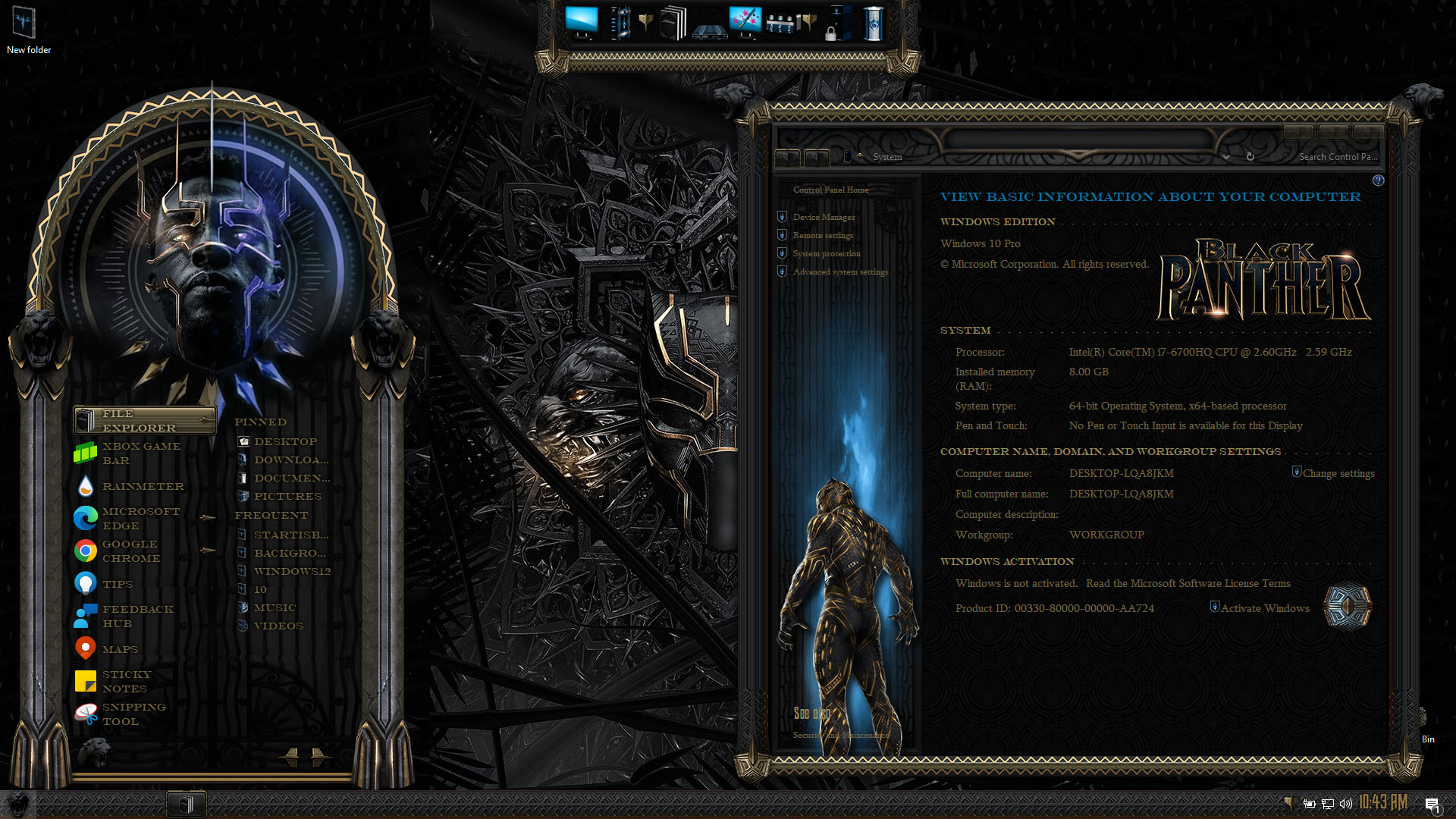The image size is (1456, 819).
Task: Select the frequent Music folder
Action: (x=275, y=608)
